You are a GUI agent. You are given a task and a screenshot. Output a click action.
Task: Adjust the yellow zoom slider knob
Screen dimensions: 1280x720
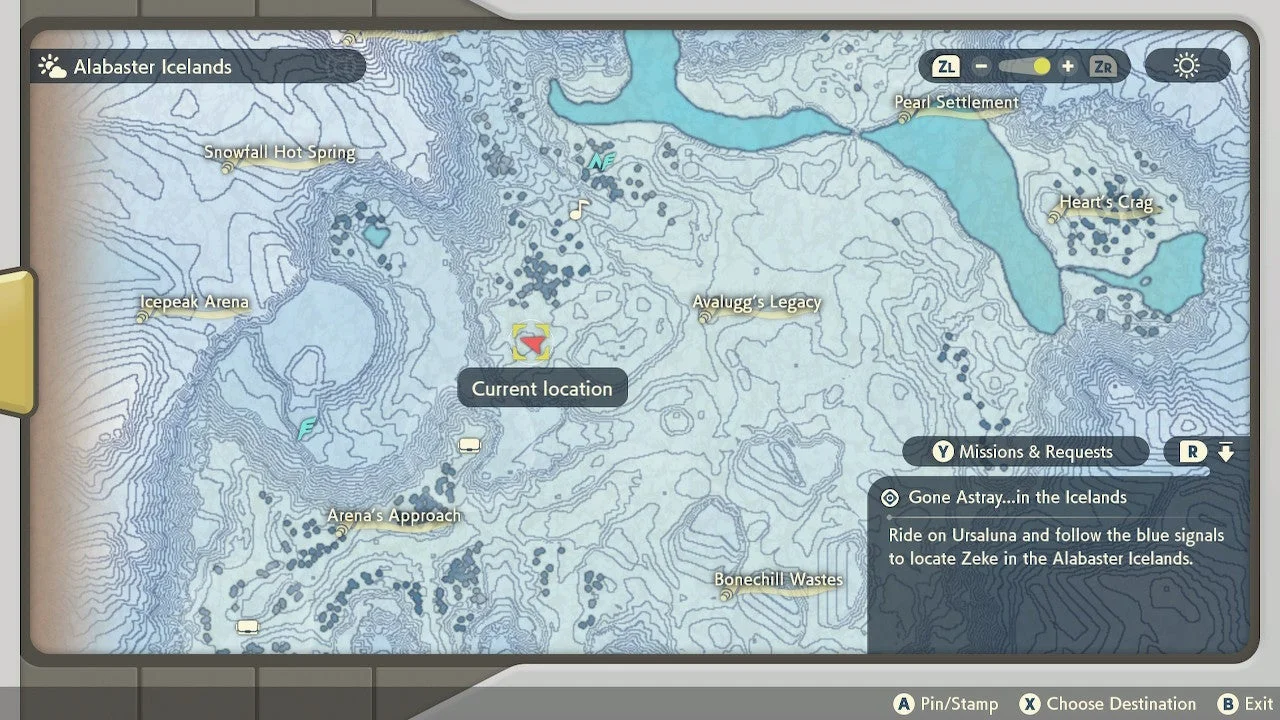point(1041,67)
